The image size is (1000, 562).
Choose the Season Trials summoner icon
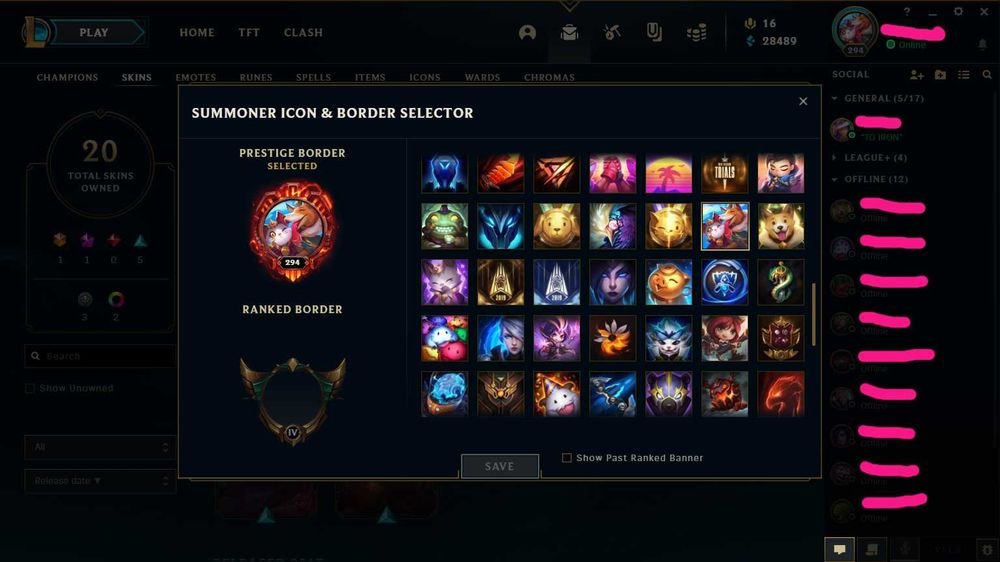pyautogui.click(x=725, y=172)
